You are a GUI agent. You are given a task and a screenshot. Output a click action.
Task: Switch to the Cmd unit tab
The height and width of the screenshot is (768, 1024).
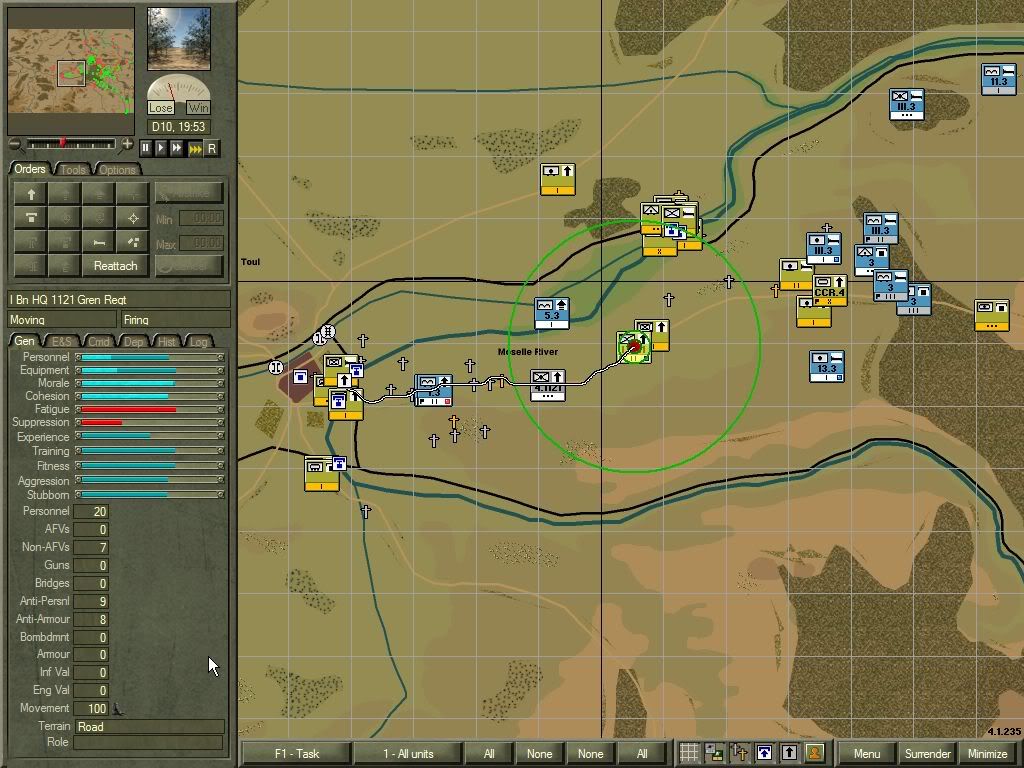(99, 342)
